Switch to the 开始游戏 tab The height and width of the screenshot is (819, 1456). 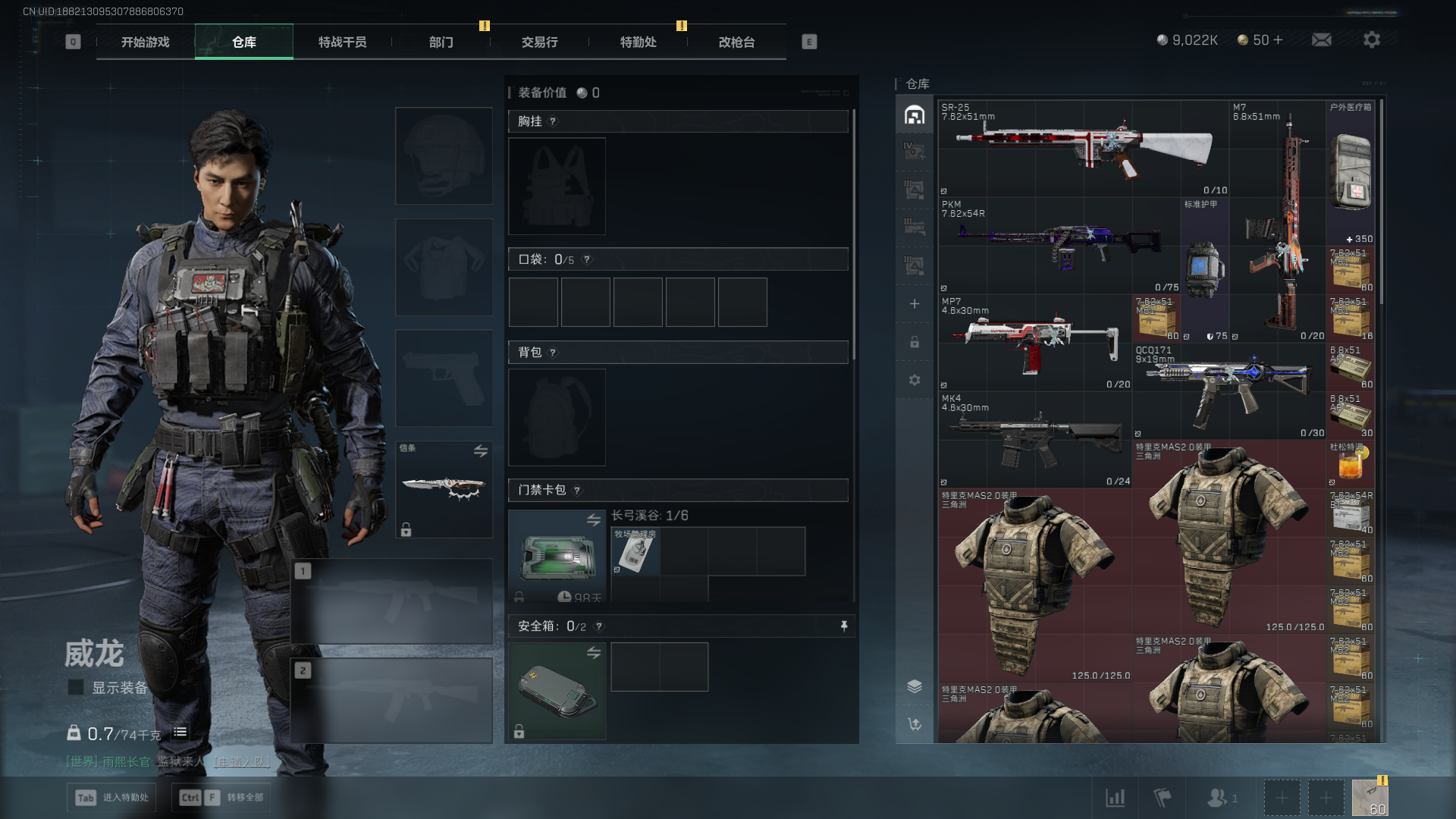(146, 42)
